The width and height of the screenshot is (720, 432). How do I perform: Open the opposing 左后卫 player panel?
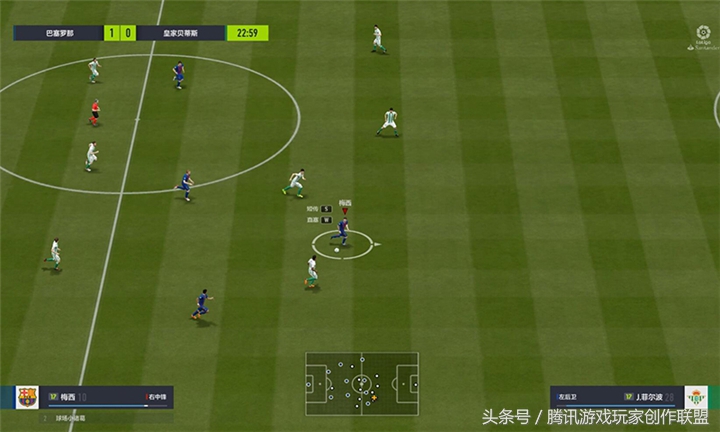coord(615,397)
